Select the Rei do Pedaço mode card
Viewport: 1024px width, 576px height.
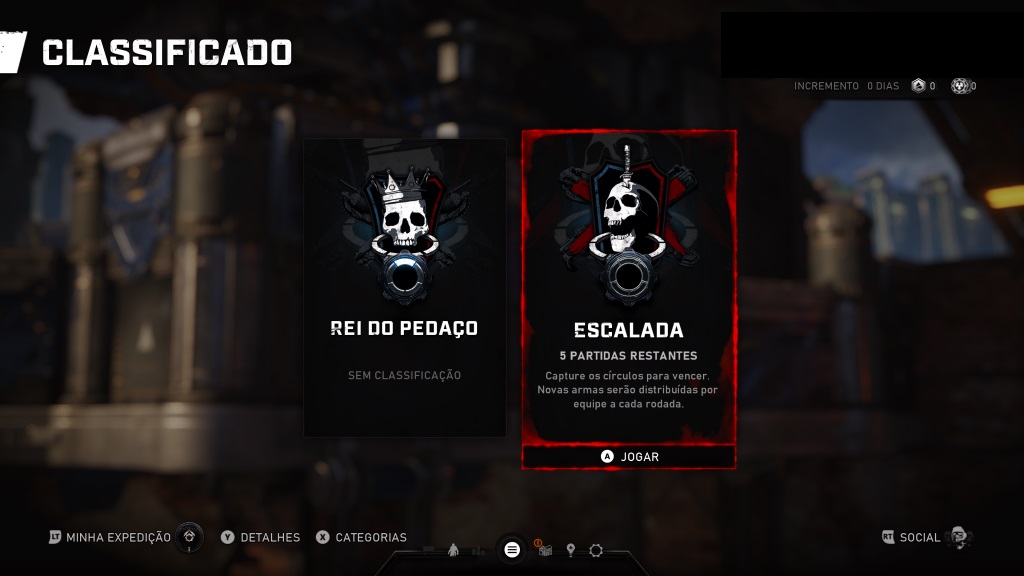[404, 288]
